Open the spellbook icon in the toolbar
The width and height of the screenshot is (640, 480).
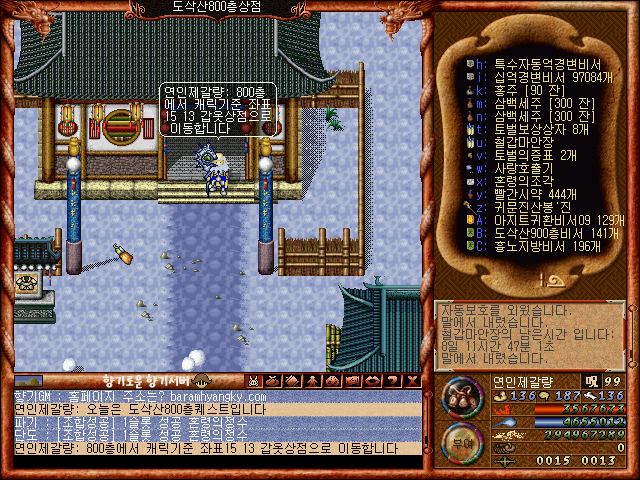pyautogui.click(x=292, y=380)
